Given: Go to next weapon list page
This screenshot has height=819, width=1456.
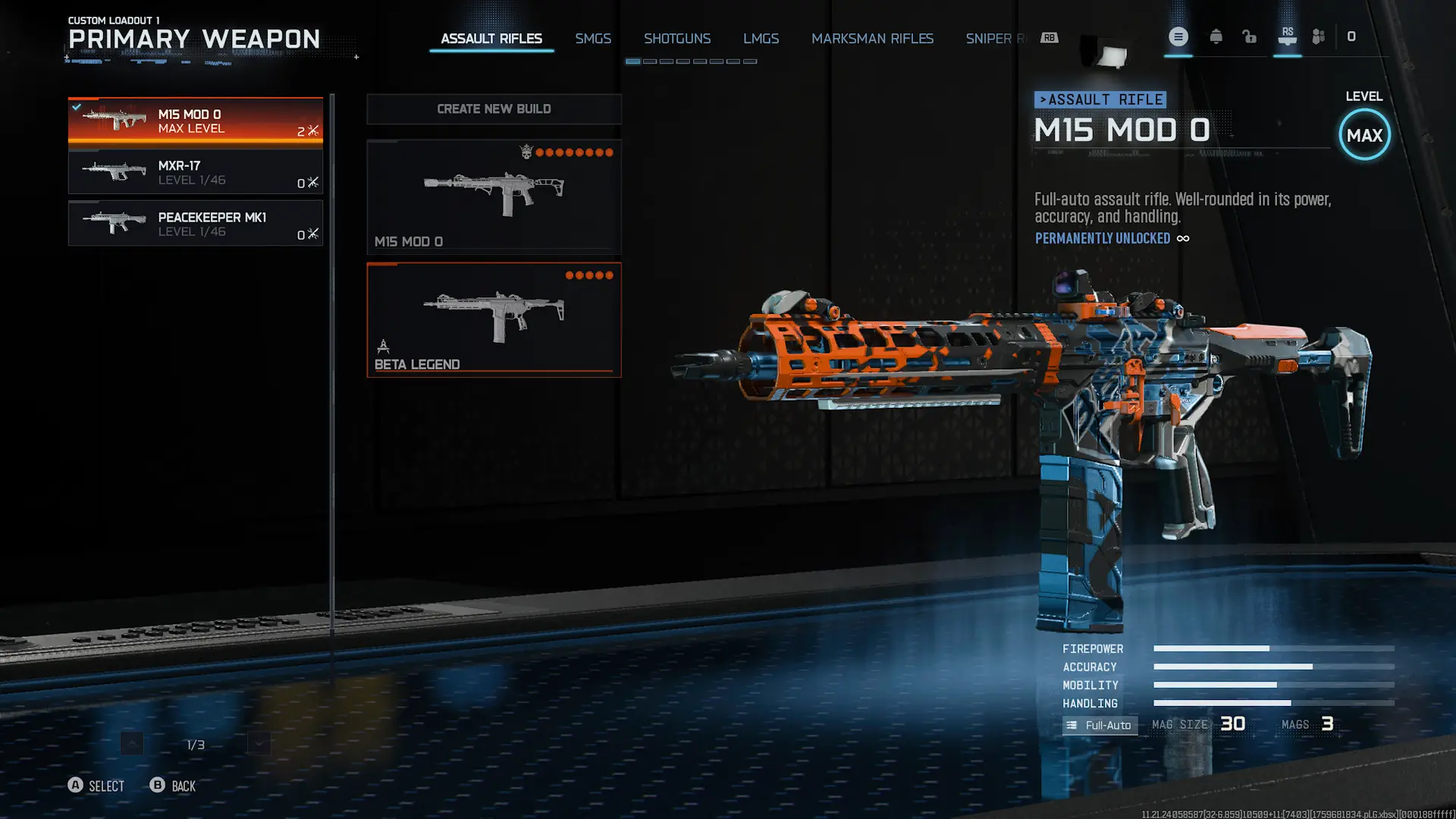Looking at the screenshot, I should coord(259,744).
